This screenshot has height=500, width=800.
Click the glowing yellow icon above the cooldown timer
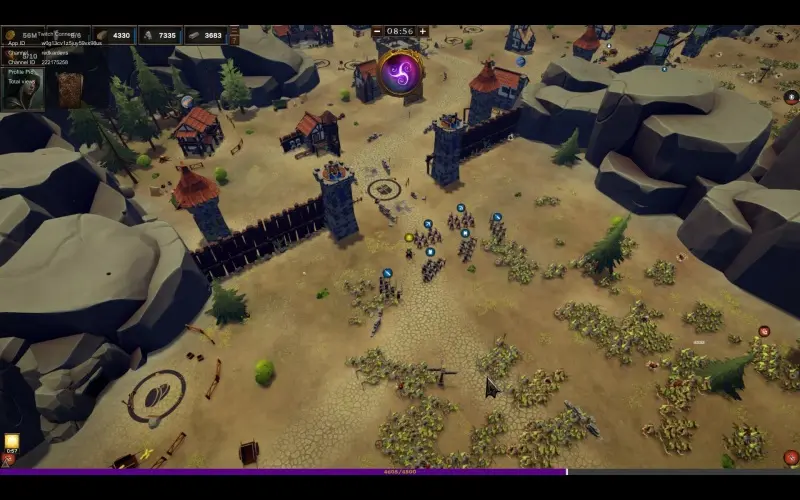pyautogui.click(x=12, y=440)
